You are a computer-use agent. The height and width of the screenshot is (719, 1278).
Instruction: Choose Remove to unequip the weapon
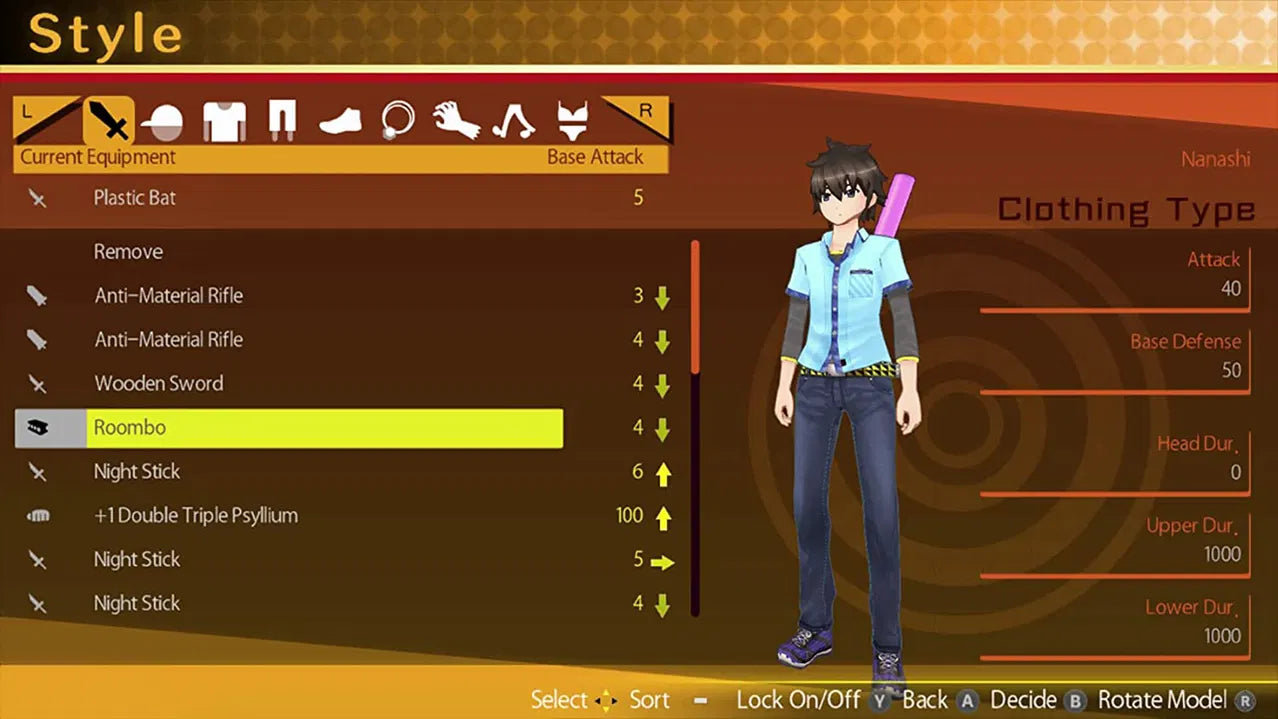[x=128, y=252]
